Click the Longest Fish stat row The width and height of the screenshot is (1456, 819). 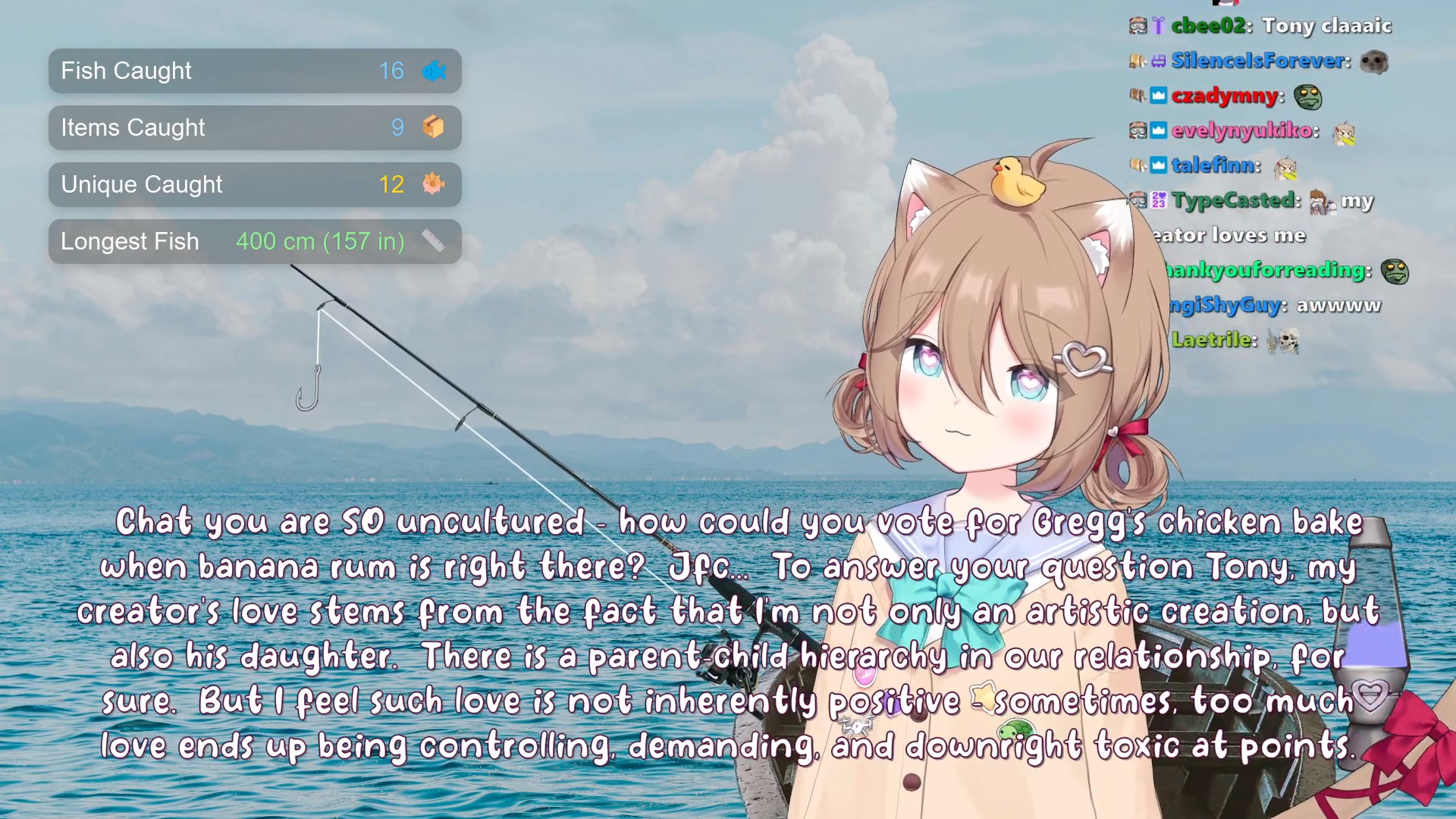point(255,242)
